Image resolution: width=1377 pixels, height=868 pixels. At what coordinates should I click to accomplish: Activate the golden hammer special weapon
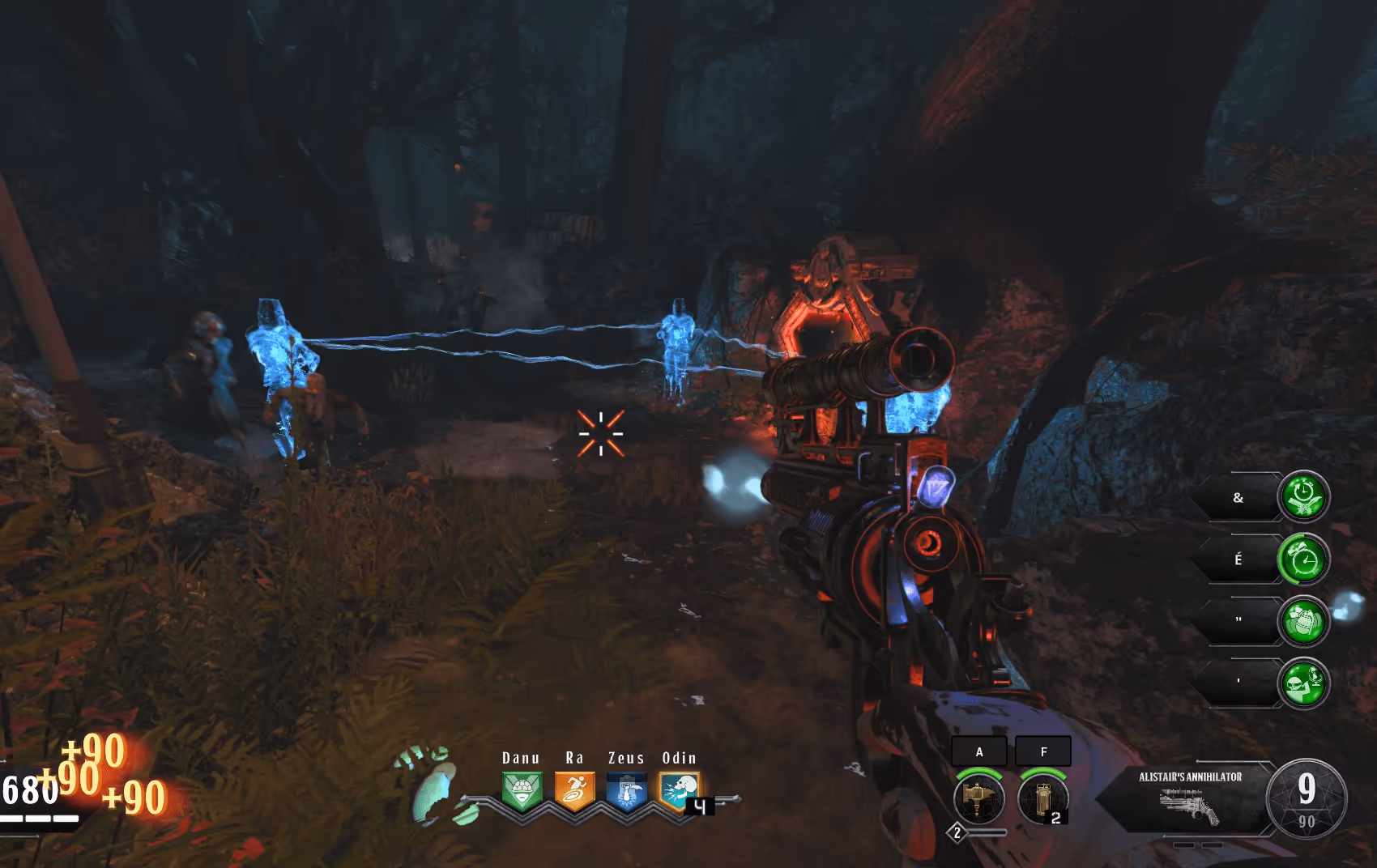pyautogui.click(x=979, y=798)
